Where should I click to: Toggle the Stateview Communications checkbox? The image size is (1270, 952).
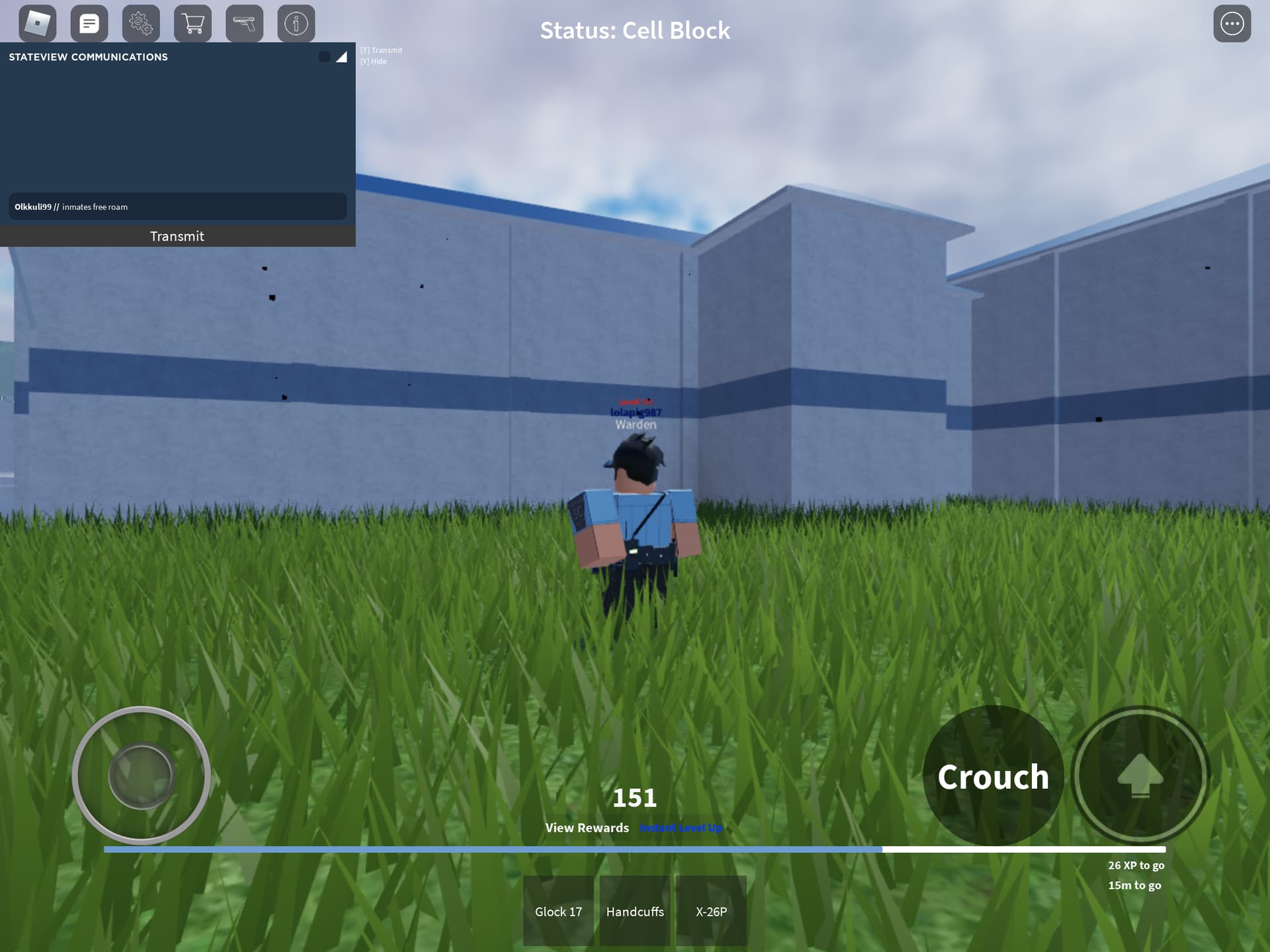point(325,57)
